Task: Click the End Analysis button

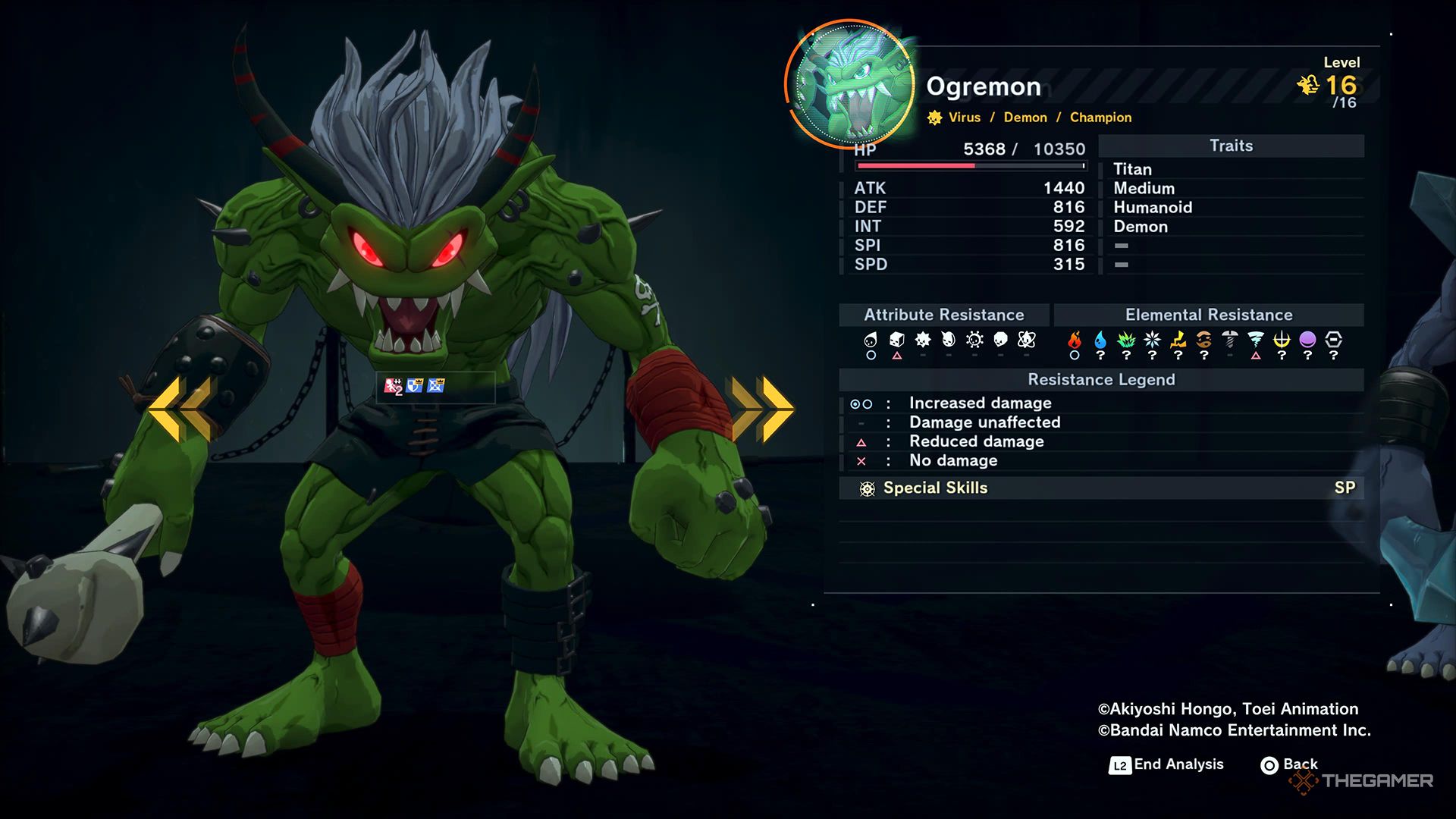Action: (x=1167, y=764)
